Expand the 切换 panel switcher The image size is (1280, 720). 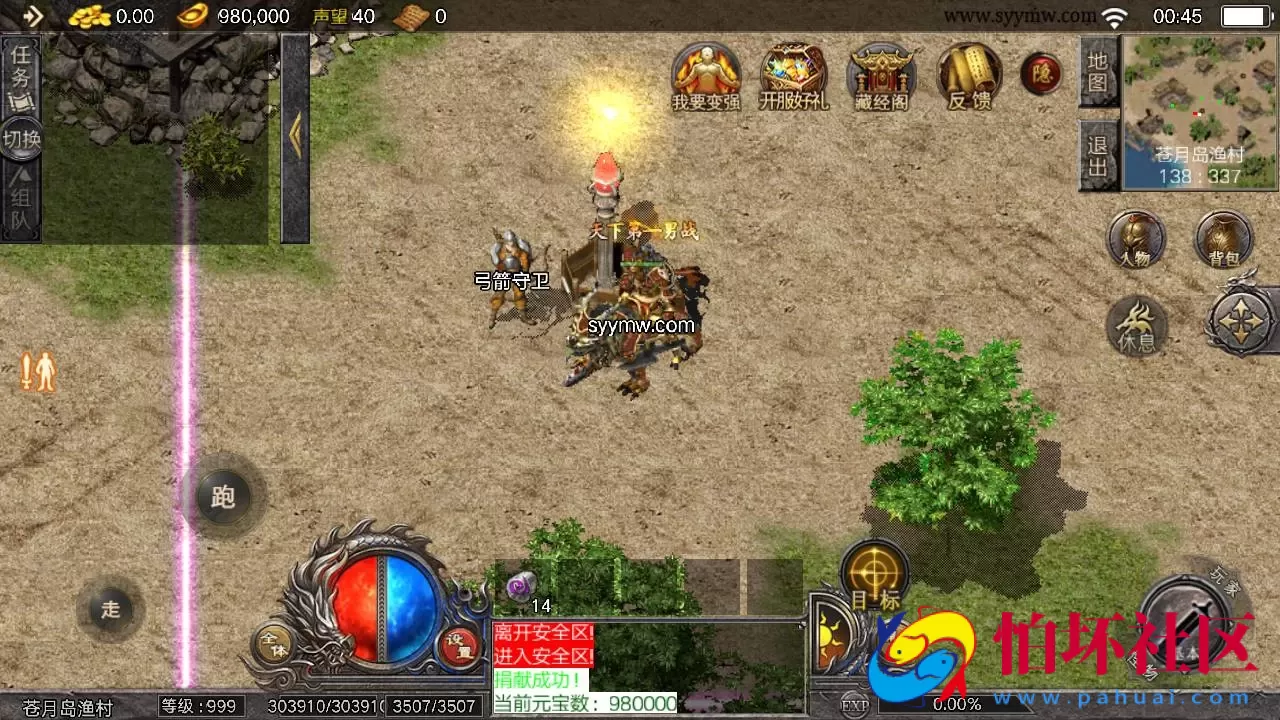coord(22,140)
